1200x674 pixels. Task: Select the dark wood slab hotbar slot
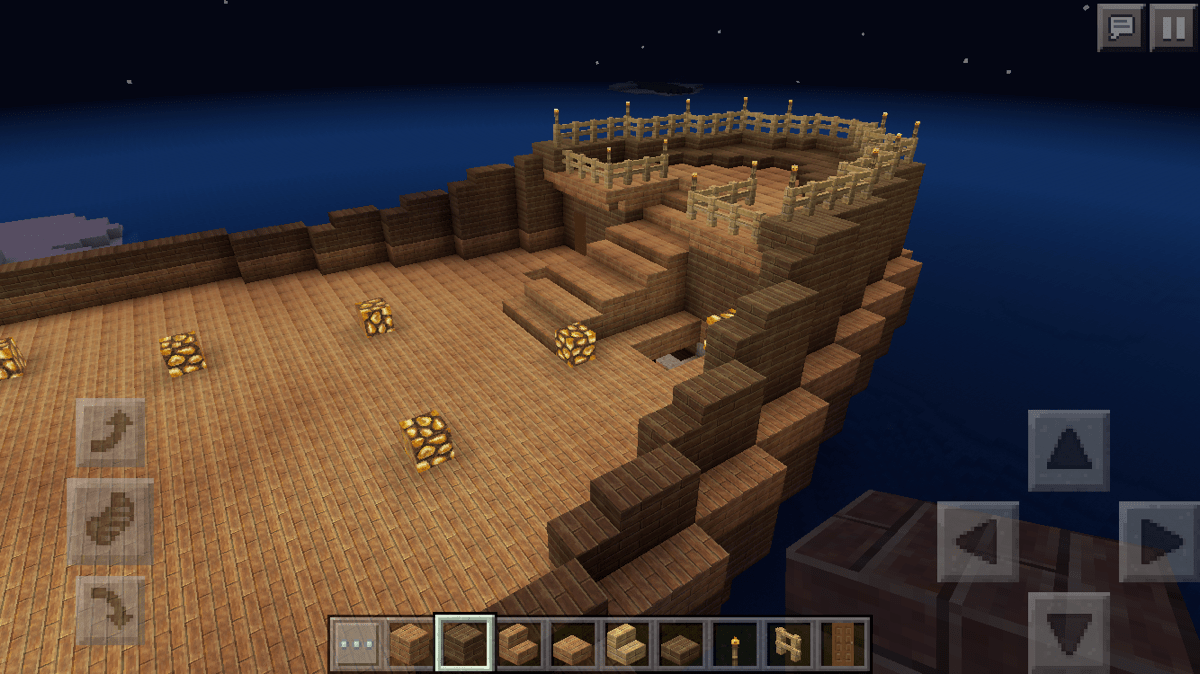tap(681, 645)
